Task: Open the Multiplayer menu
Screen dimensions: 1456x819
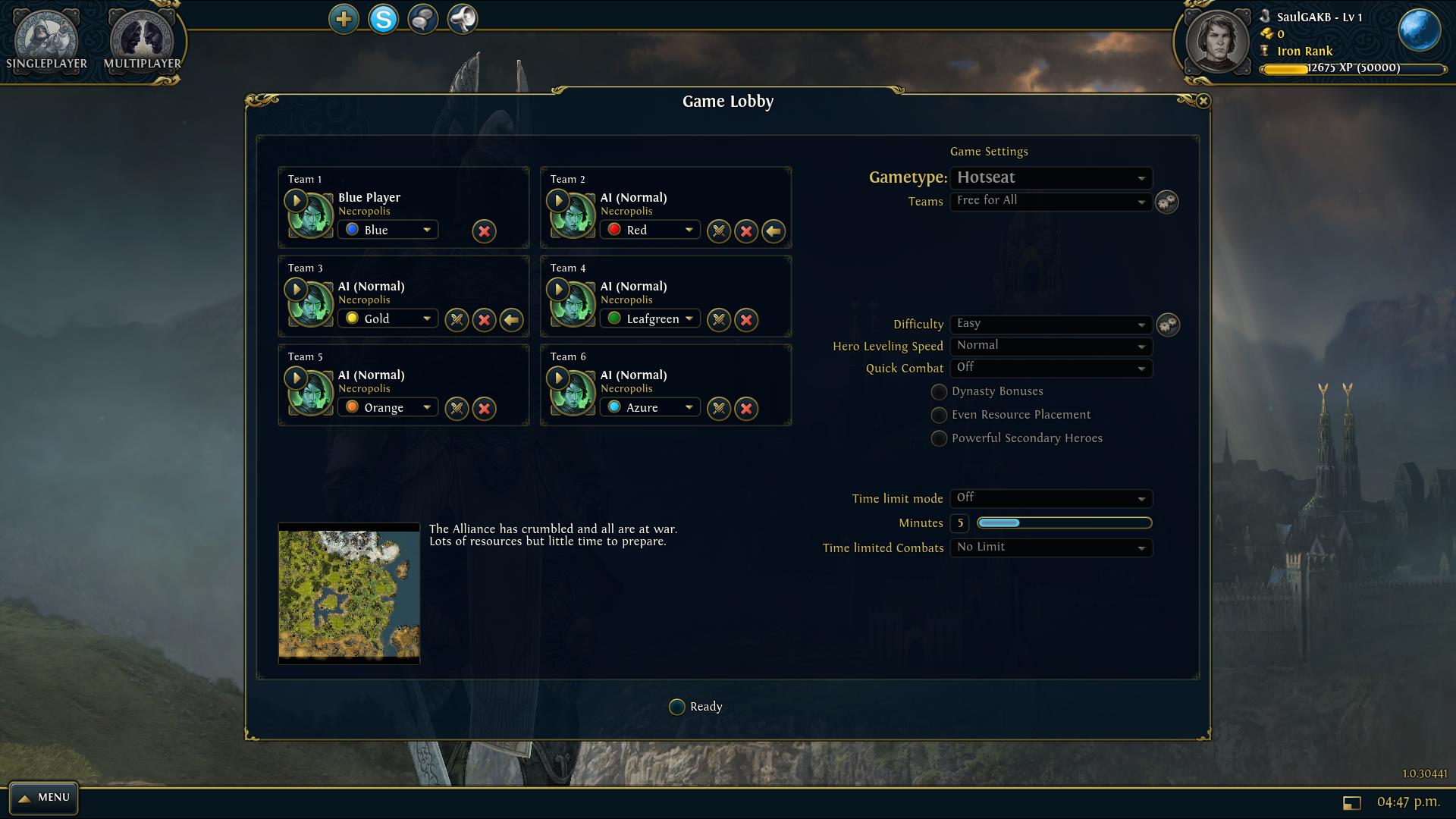Action: tap(142, 42)
